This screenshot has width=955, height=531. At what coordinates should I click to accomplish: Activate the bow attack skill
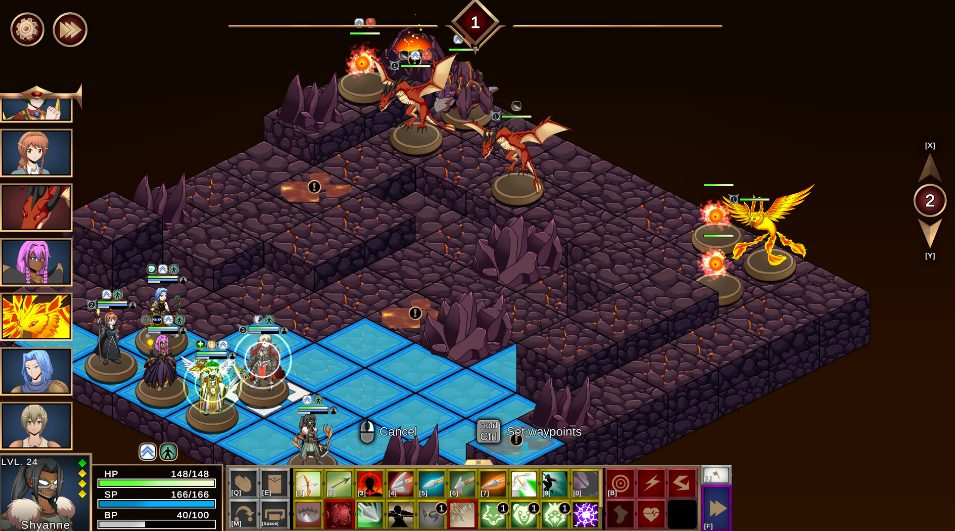309,485
